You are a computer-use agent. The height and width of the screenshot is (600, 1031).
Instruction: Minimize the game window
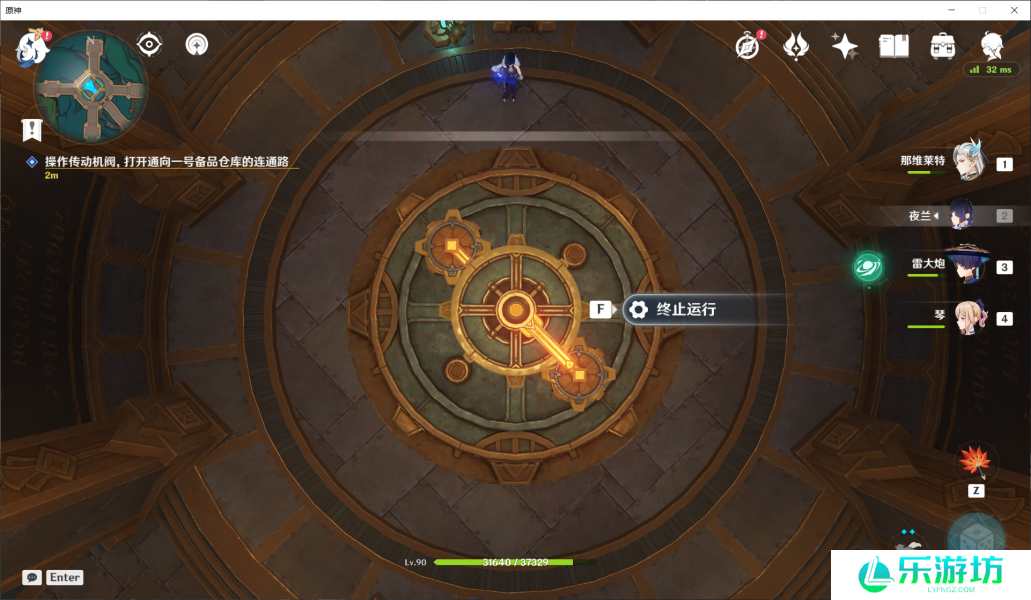(953, 10)
